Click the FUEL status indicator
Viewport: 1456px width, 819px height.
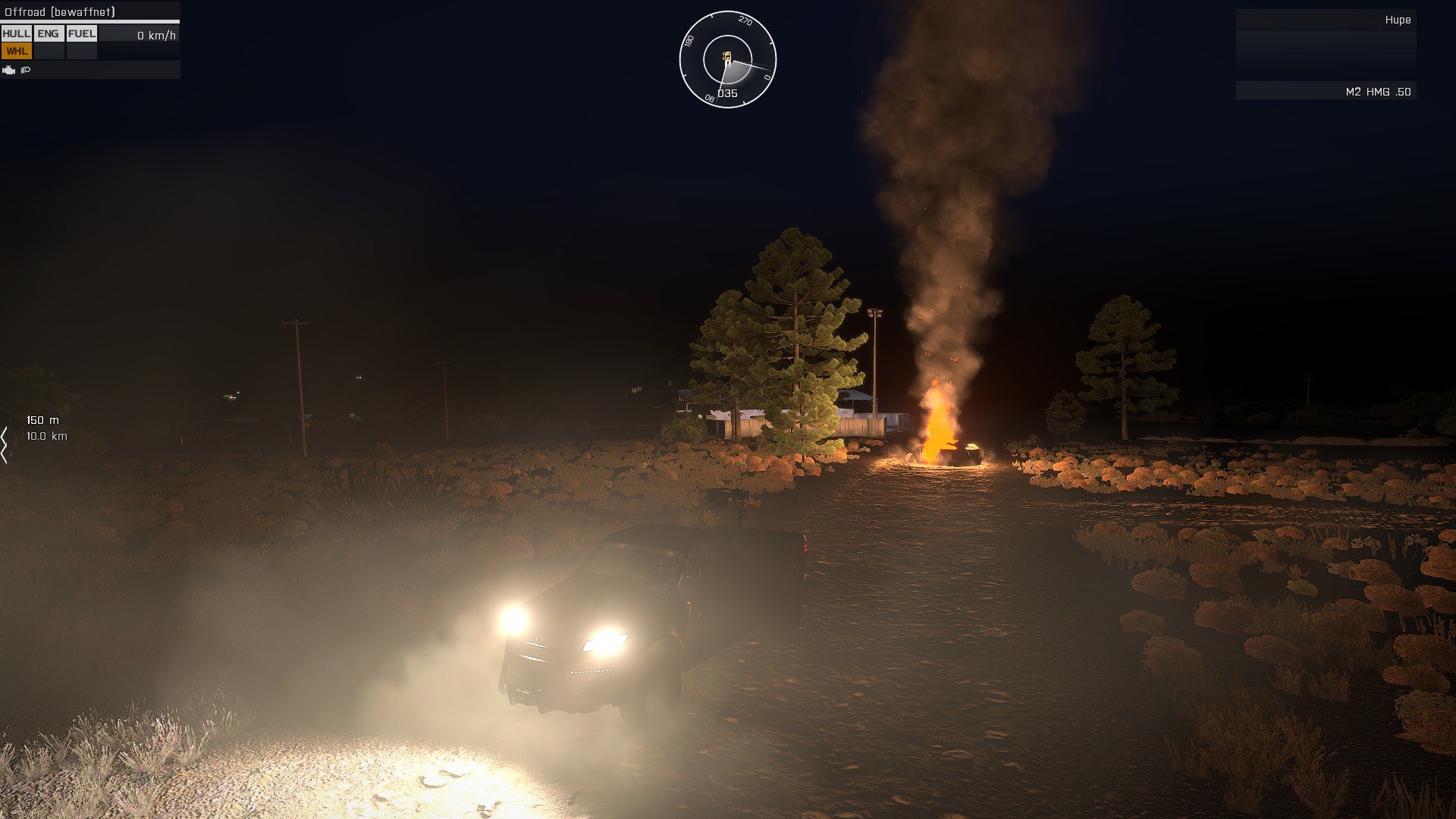tap(81, 34)
